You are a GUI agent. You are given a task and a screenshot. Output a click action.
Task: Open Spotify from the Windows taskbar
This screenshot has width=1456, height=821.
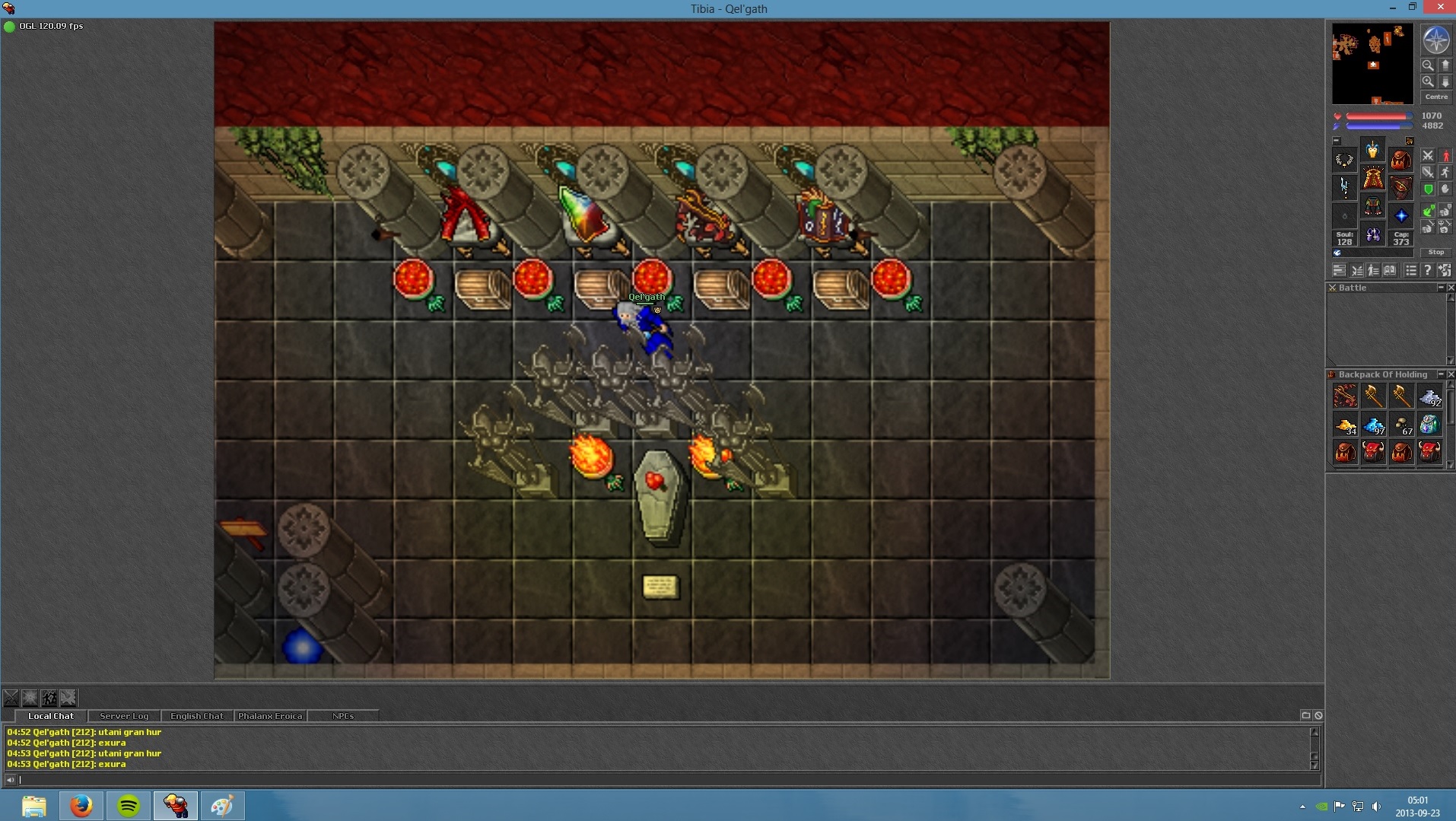tap(128, 805)
